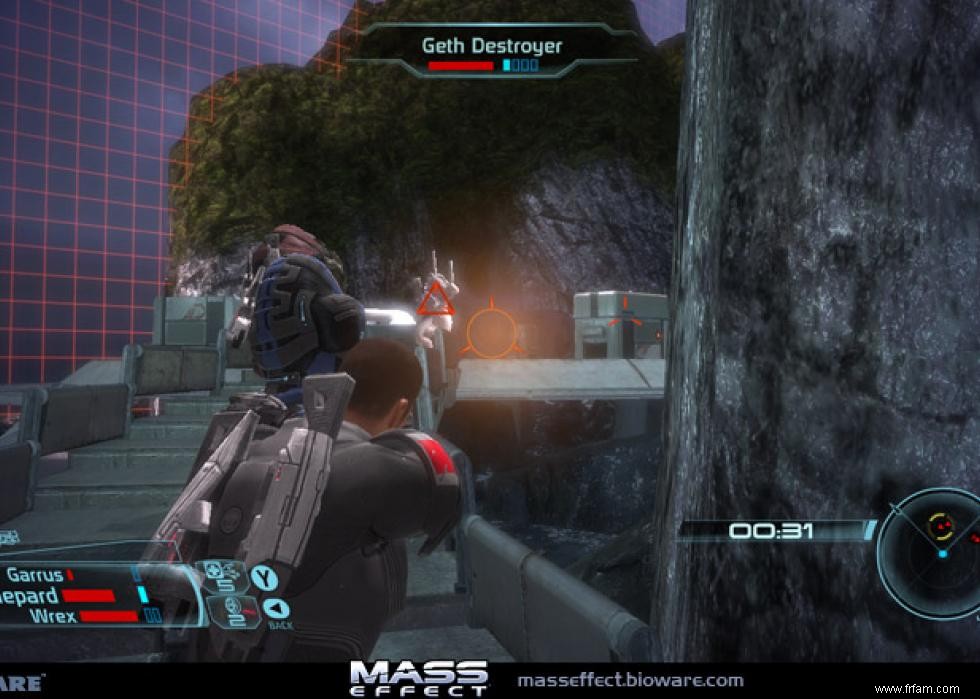980x699 pixels.
Task: Select Garrus in the squad list
Action: click(x=36, y=575)
